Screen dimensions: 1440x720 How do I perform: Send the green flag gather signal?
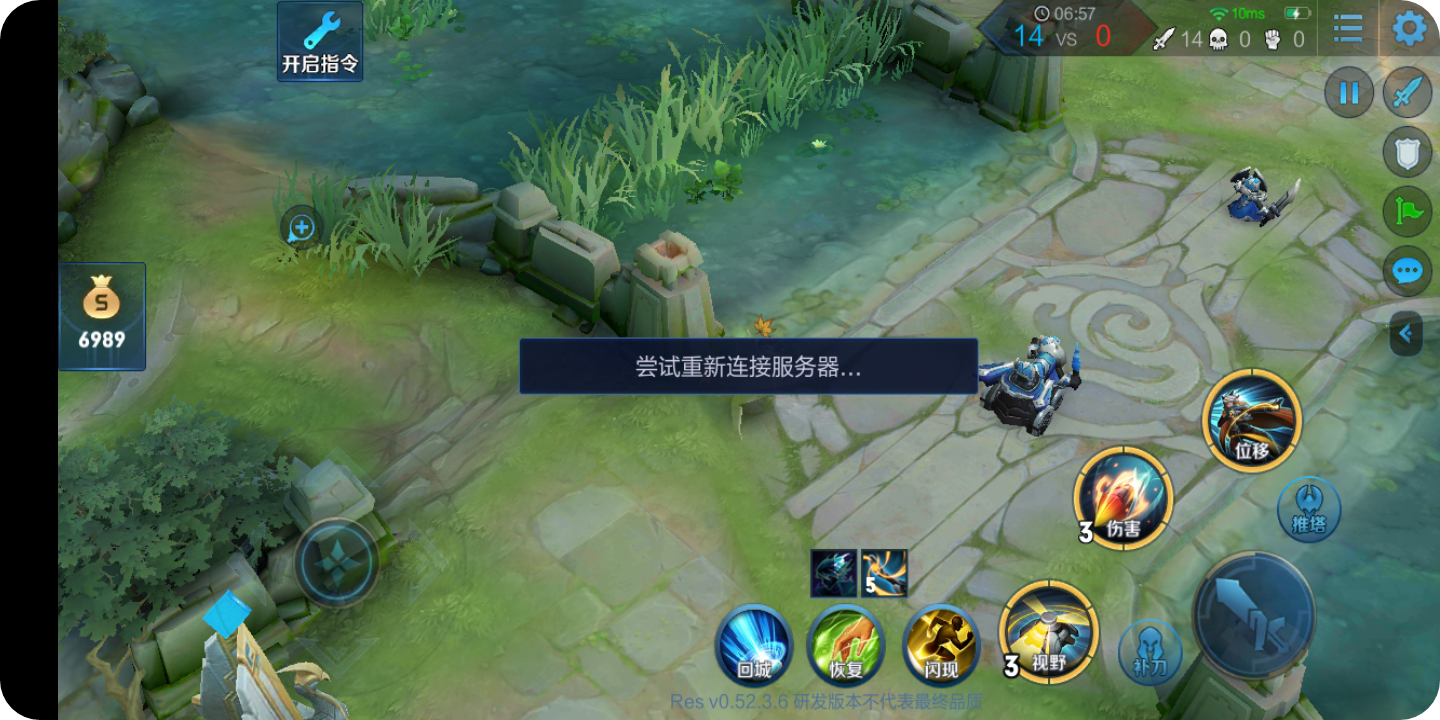click(1406, 213)
